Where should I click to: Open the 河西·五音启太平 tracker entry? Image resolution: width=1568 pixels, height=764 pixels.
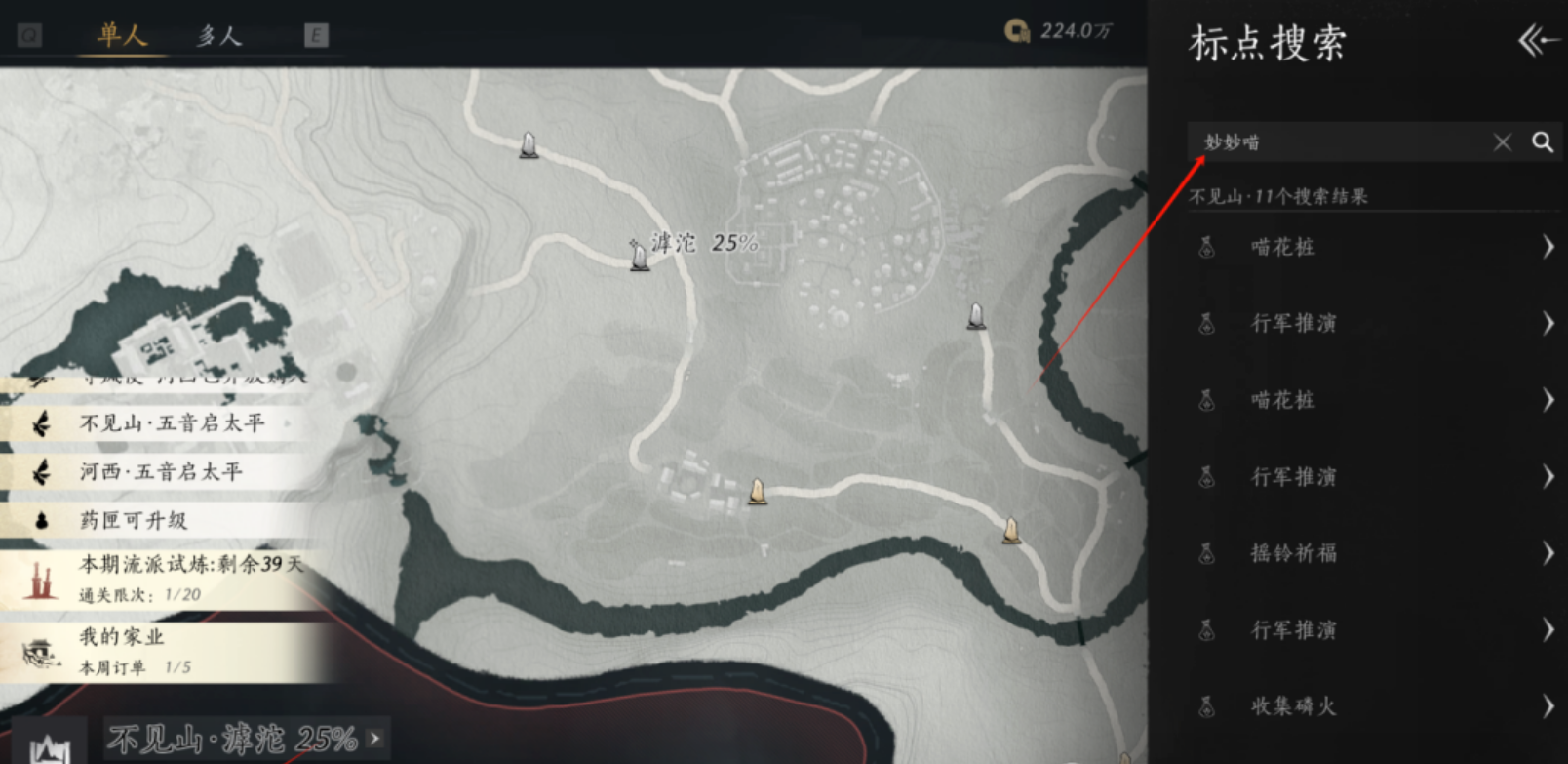161,472
